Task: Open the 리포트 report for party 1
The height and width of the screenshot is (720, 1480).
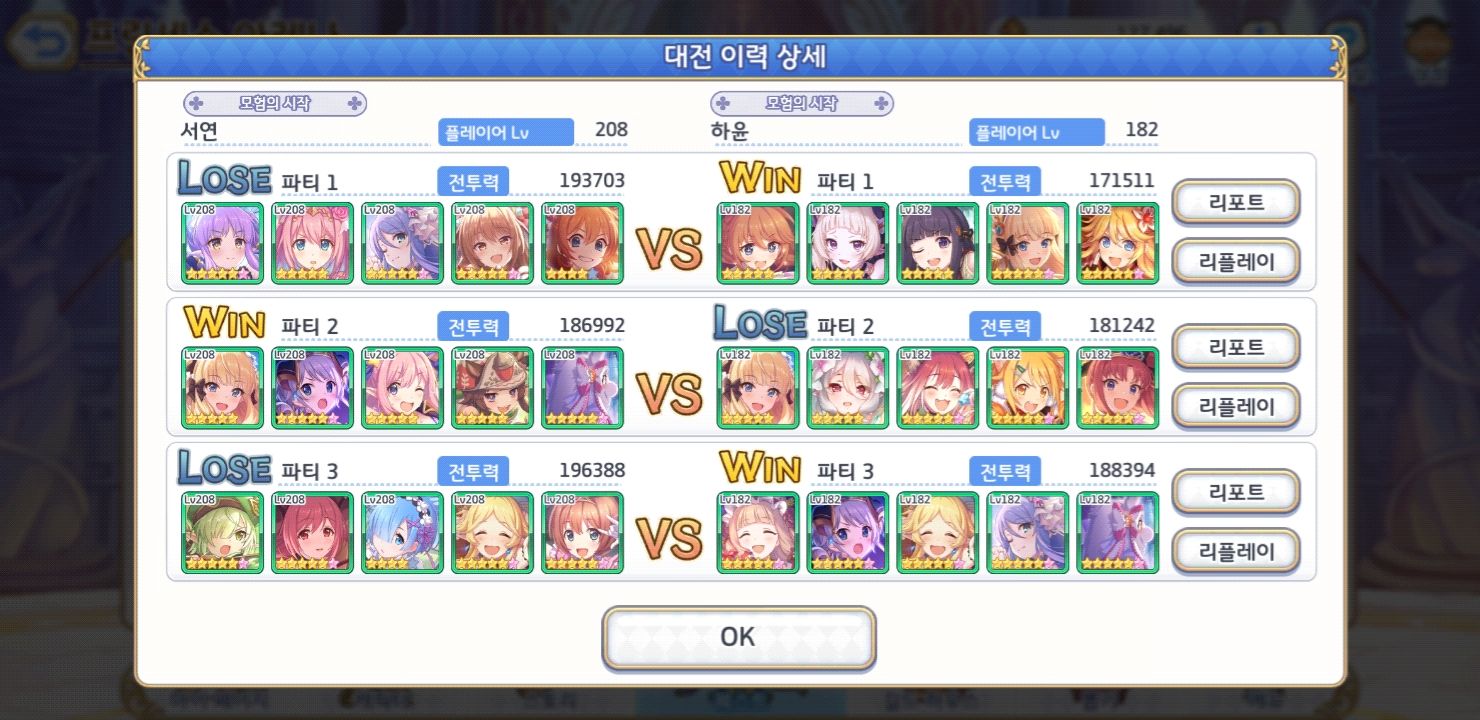Action: (x=1236, y=202)
